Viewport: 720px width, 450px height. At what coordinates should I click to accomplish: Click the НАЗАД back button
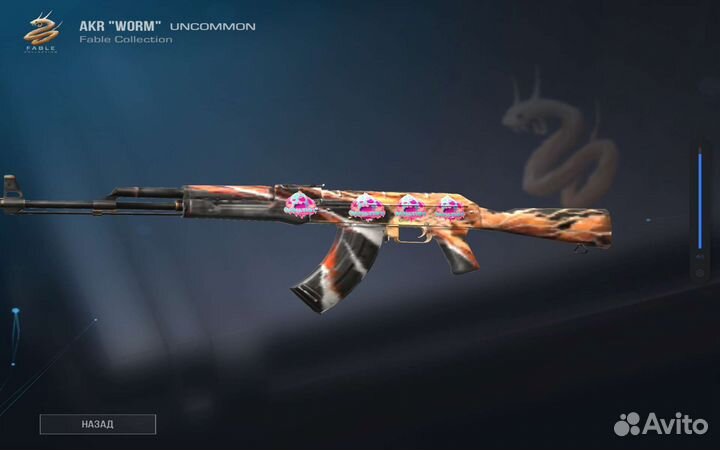click(x=97, y=424)
